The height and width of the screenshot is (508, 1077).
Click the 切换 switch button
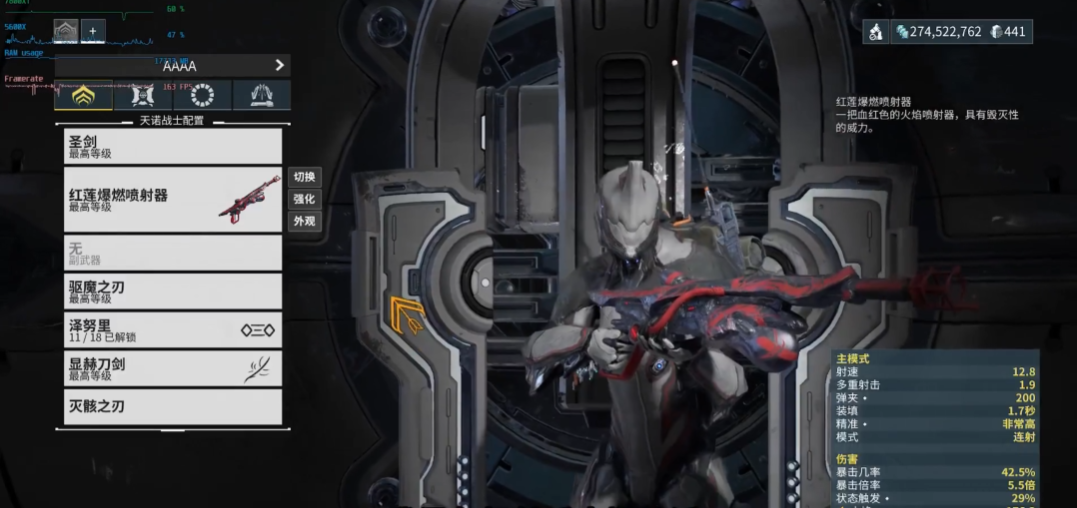[x=304, y=177]
